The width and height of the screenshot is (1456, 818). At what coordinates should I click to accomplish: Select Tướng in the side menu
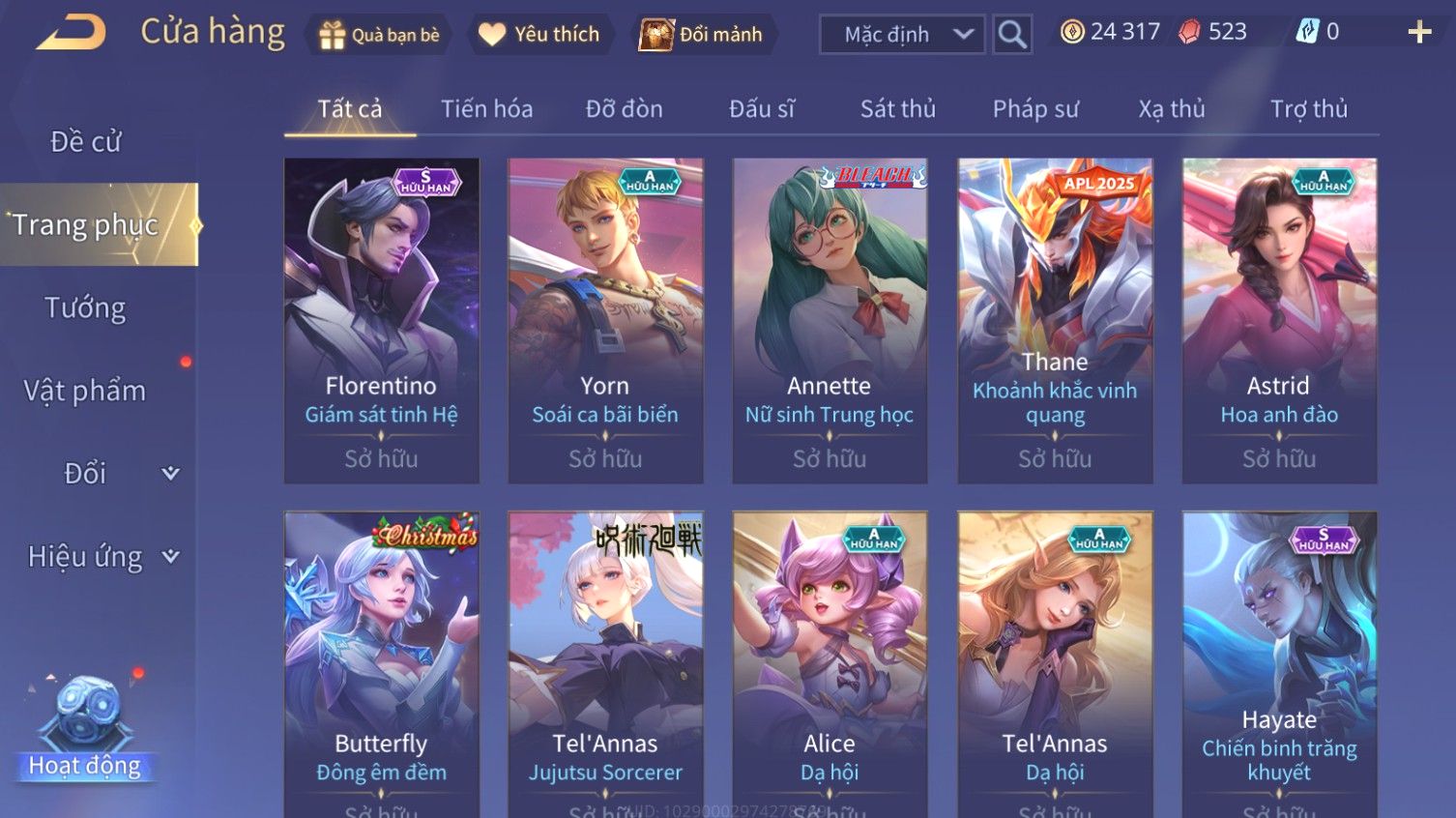point(85,308)
